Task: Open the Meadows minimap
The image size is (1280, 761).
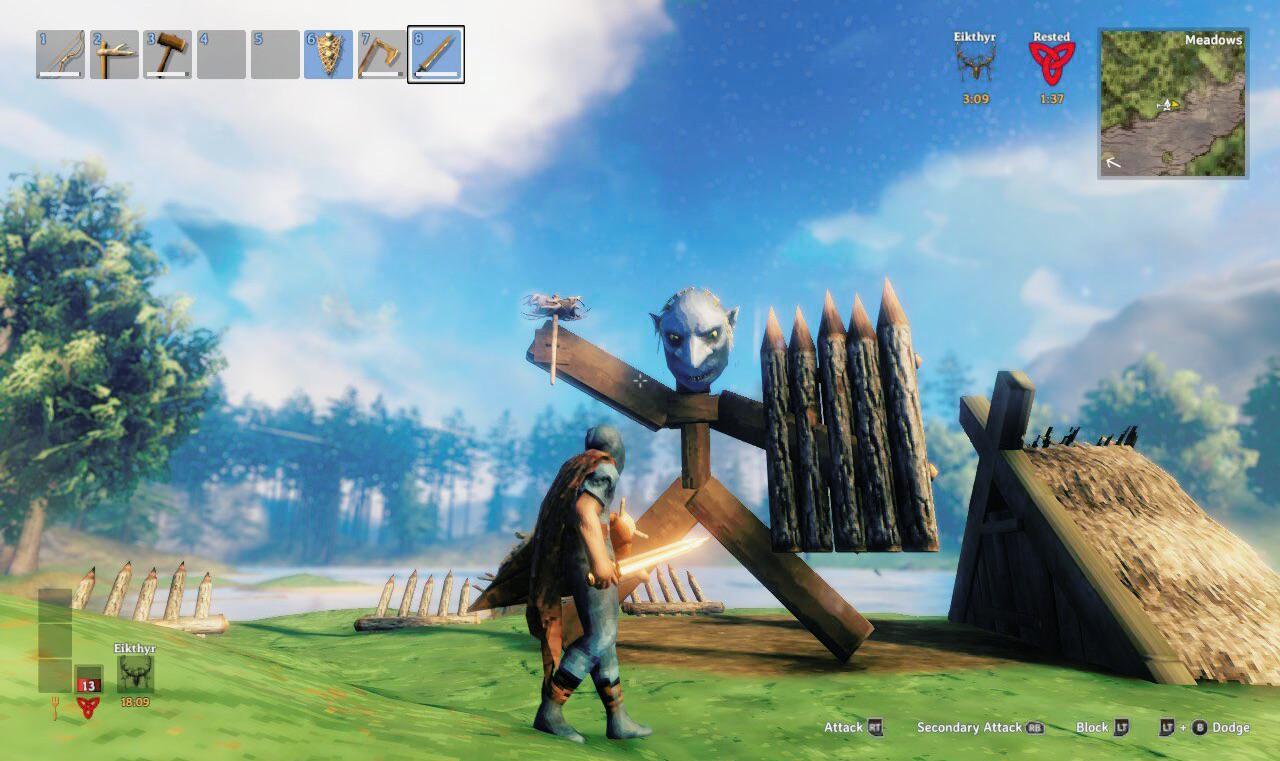Action: click(x=1173, y=103)
